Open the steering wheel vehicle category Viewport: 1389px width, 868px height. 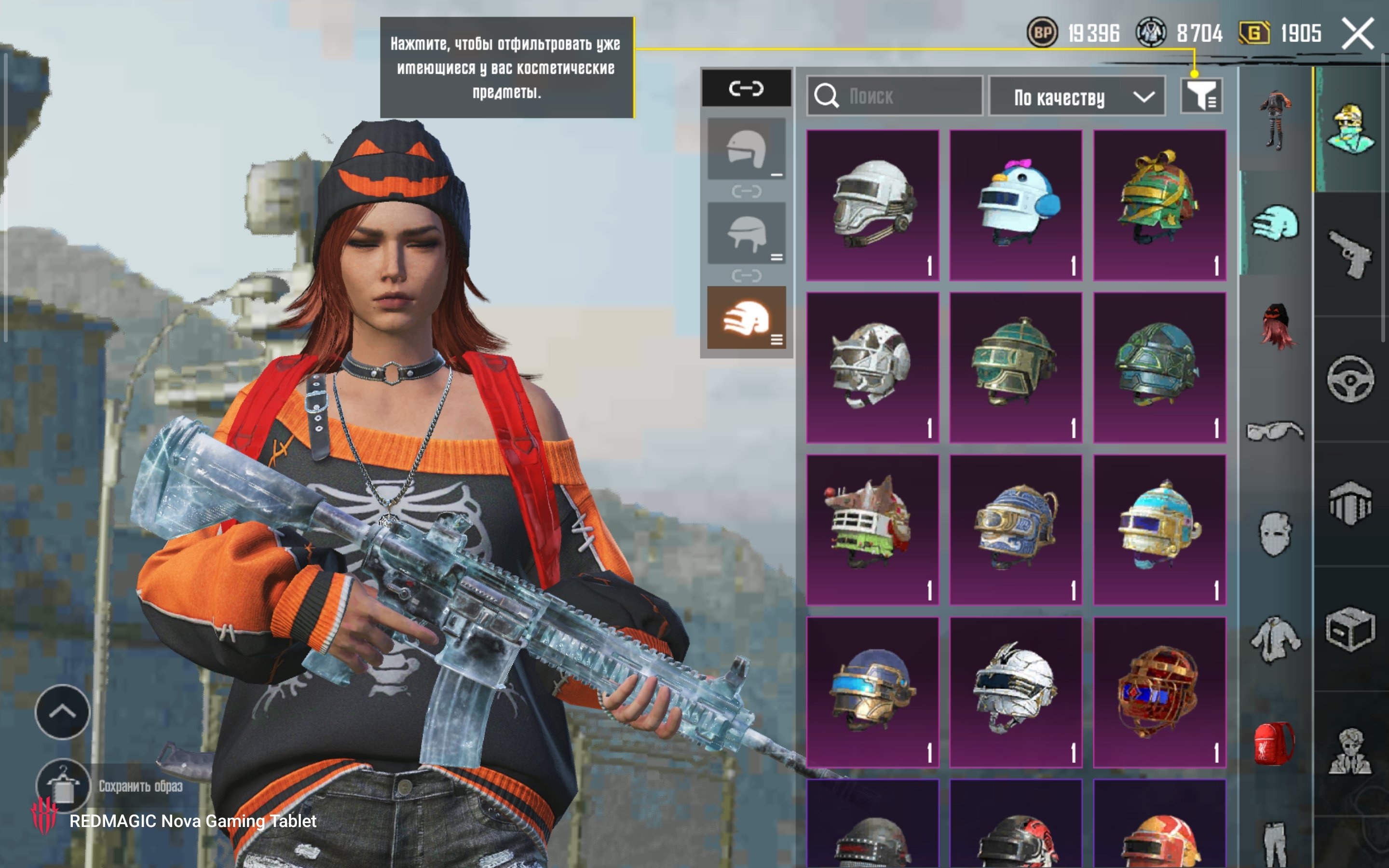(x=1350, y=379)
